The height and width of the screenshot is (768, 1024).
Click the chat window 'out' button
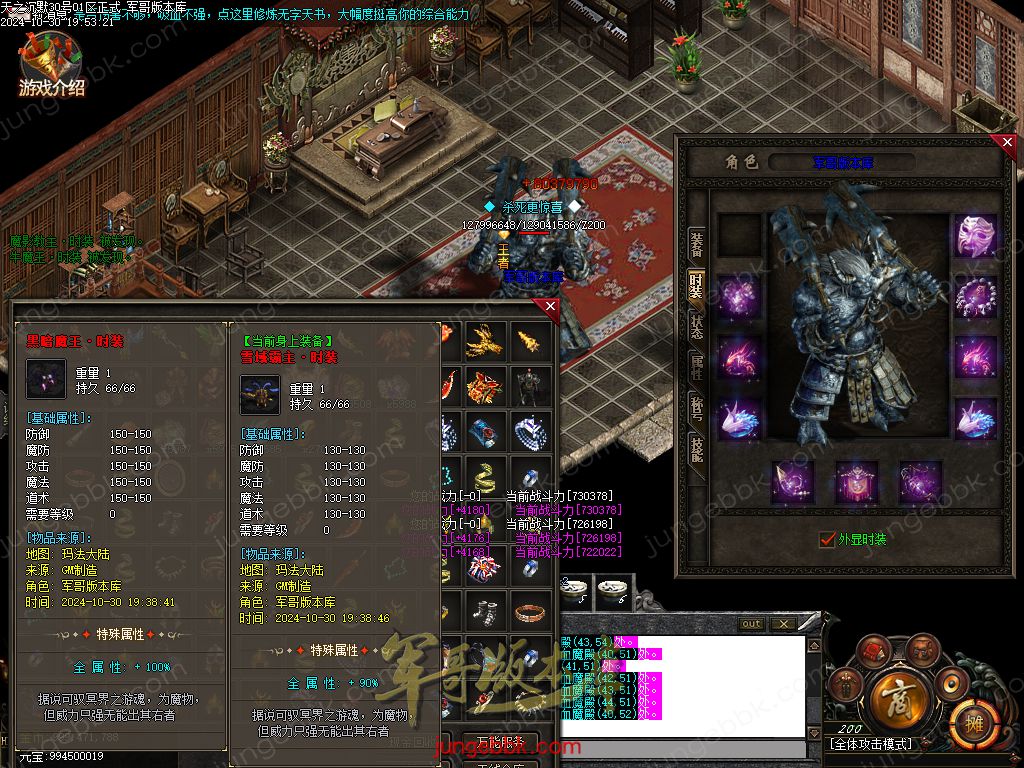point(751,624)
